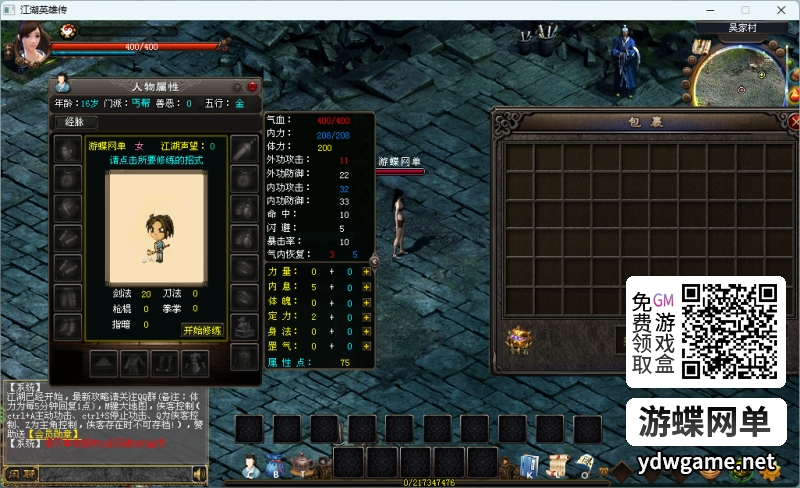Open the 经脉 meridians tab
This screenshot has height=488, width=800.
tap(74, 122)
